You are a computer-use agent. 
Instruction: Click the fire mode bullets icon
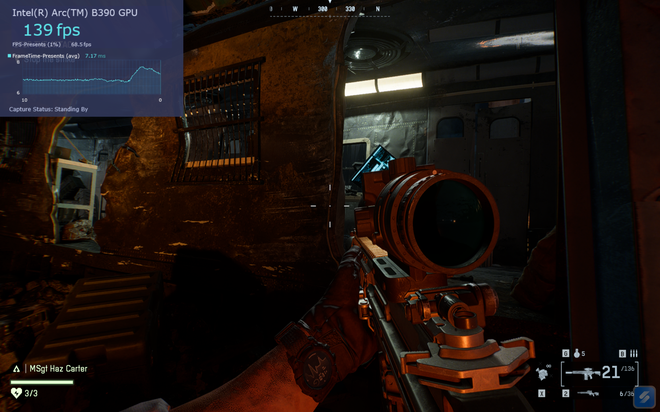(634, 353)
